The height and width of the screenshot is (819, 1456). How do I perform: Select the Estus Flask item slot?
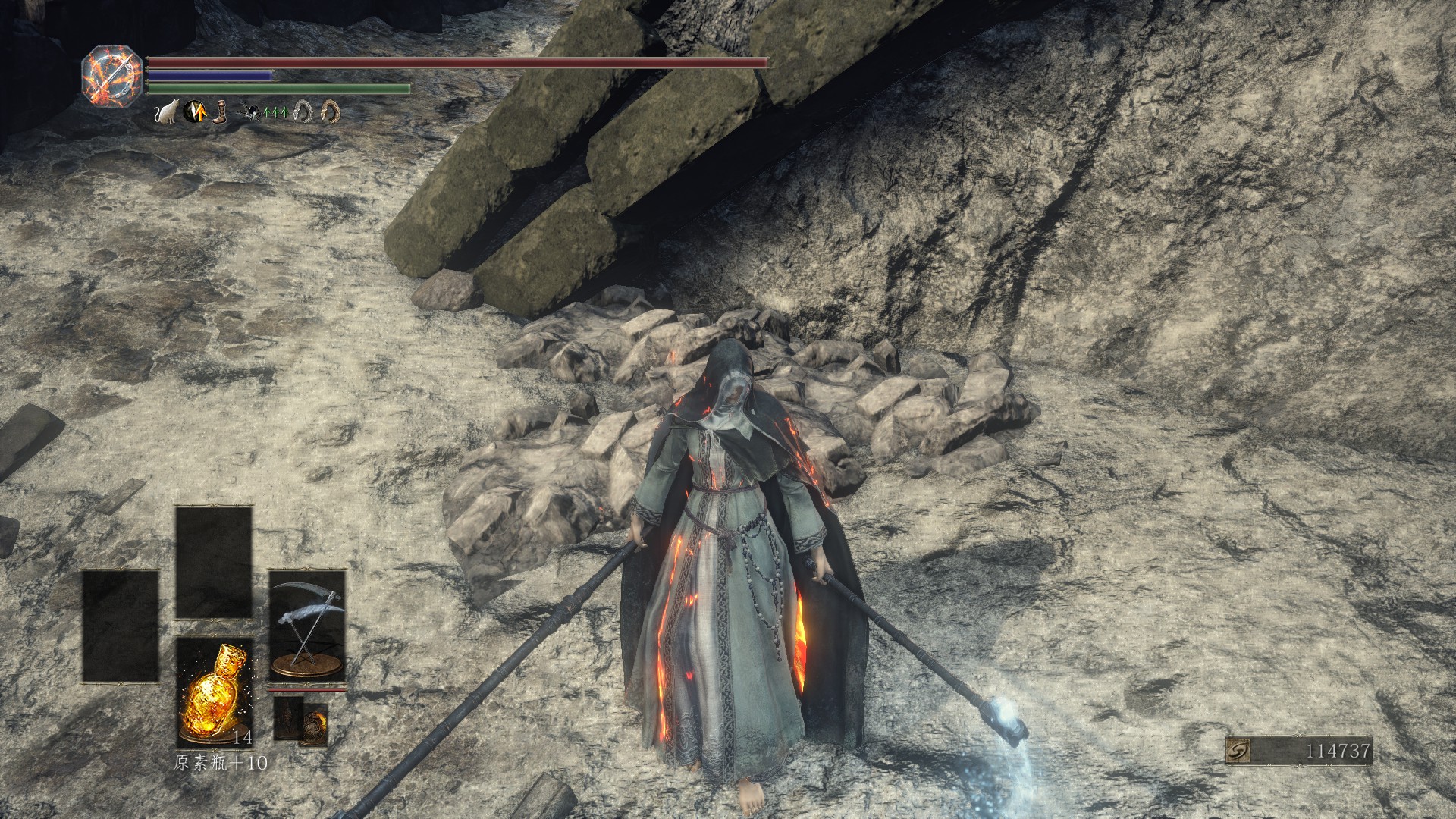tap(215, 692)
